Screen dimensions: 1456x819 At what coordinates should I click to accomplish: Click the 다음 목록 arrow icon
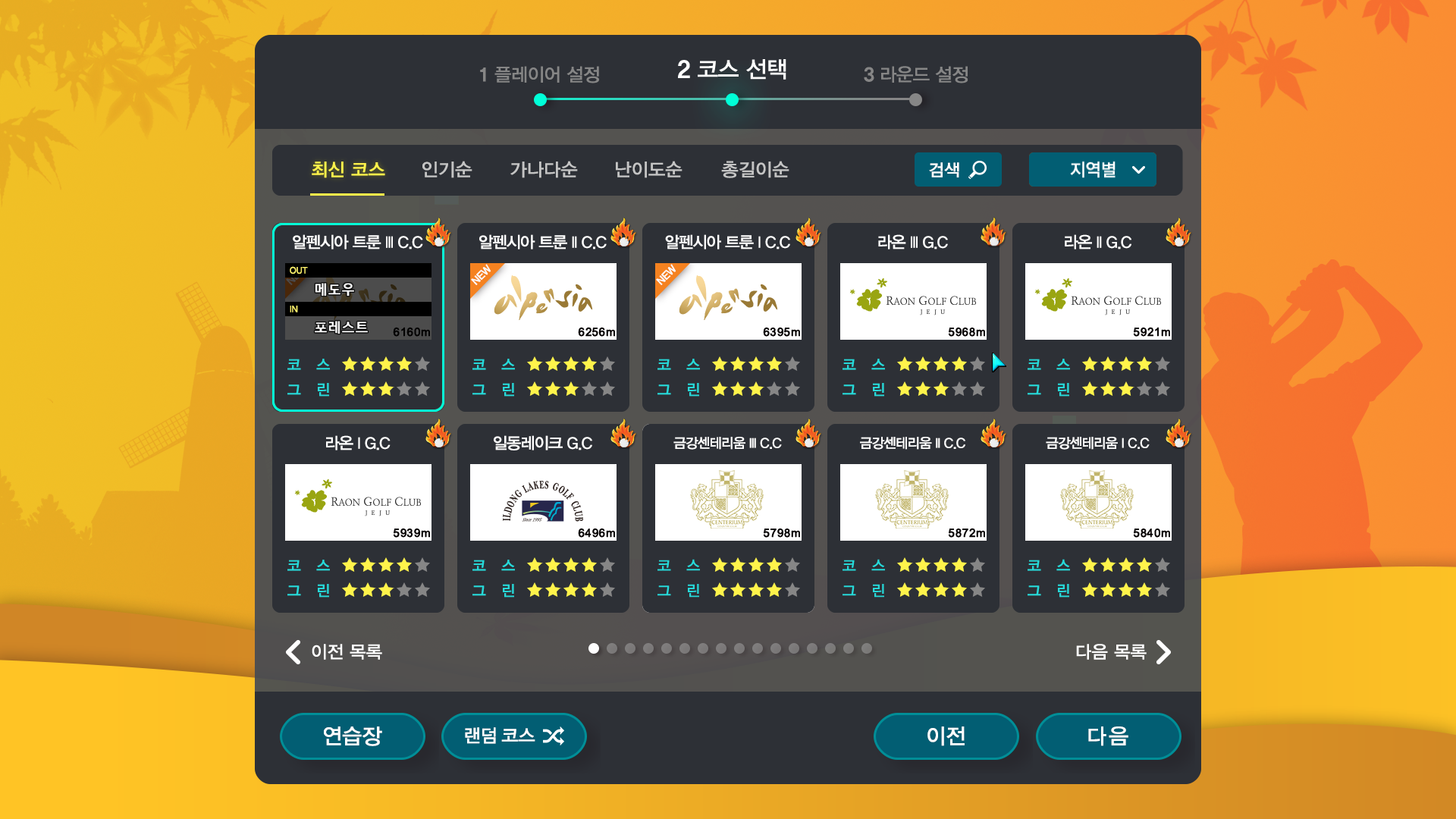pyautogui.click(x=1163, y=651)
